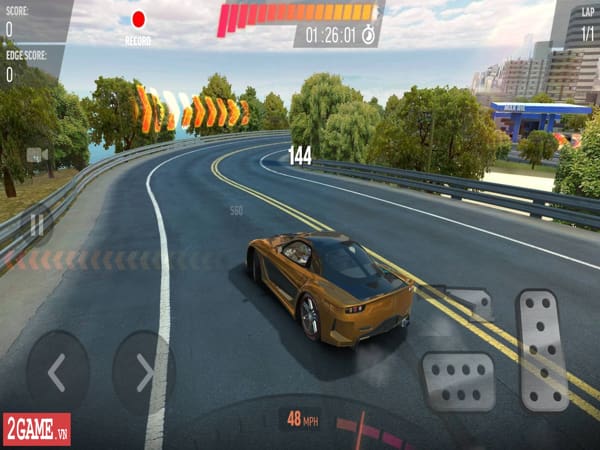The image size is (600, 450).
Task: Pause the race
Action: (37, 226)
